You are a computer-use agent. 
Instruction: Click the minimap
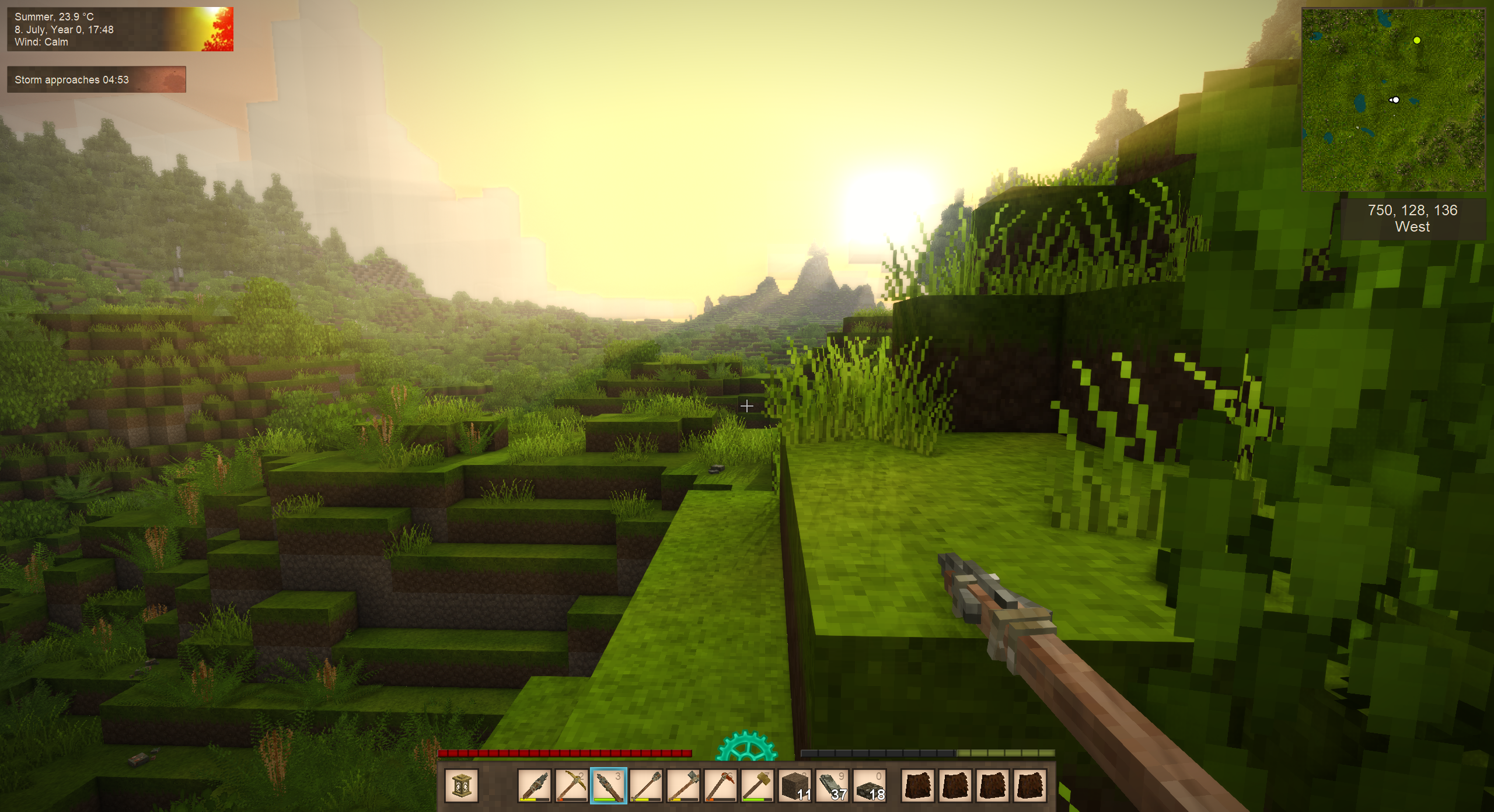1393,99
